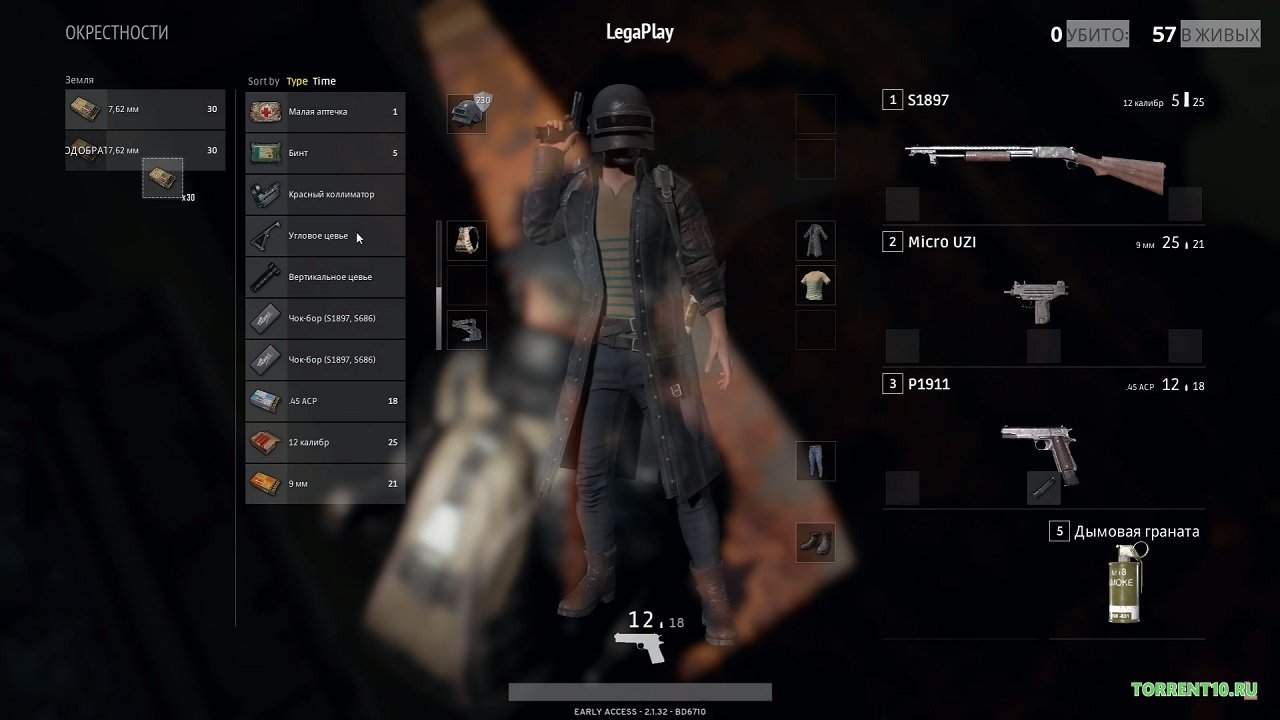Screen dimensions: 1280x720
Task: Click the equipped vest slot on character
Action: point(466,240)
